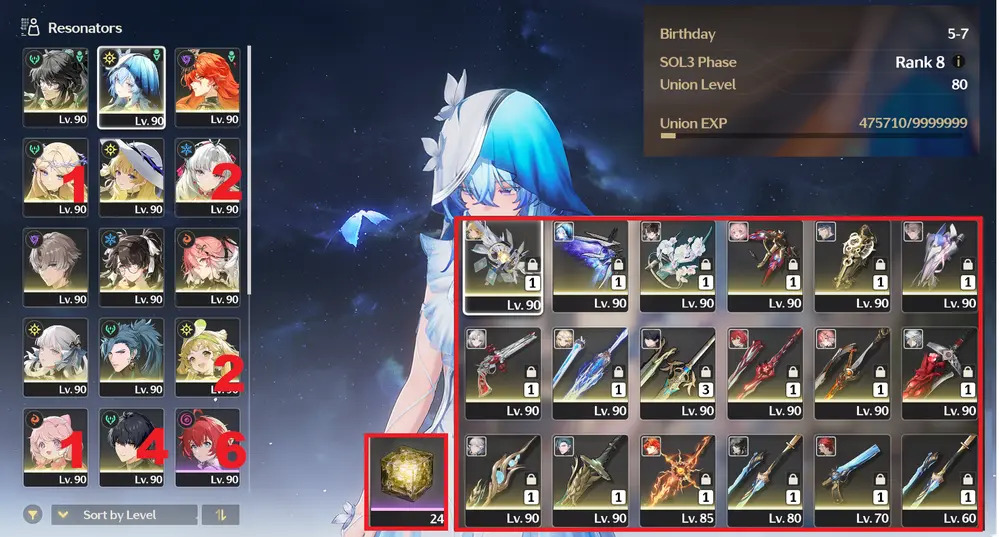
Task: Choose the orange-haired resonator portrait
Action: point(207,86)
